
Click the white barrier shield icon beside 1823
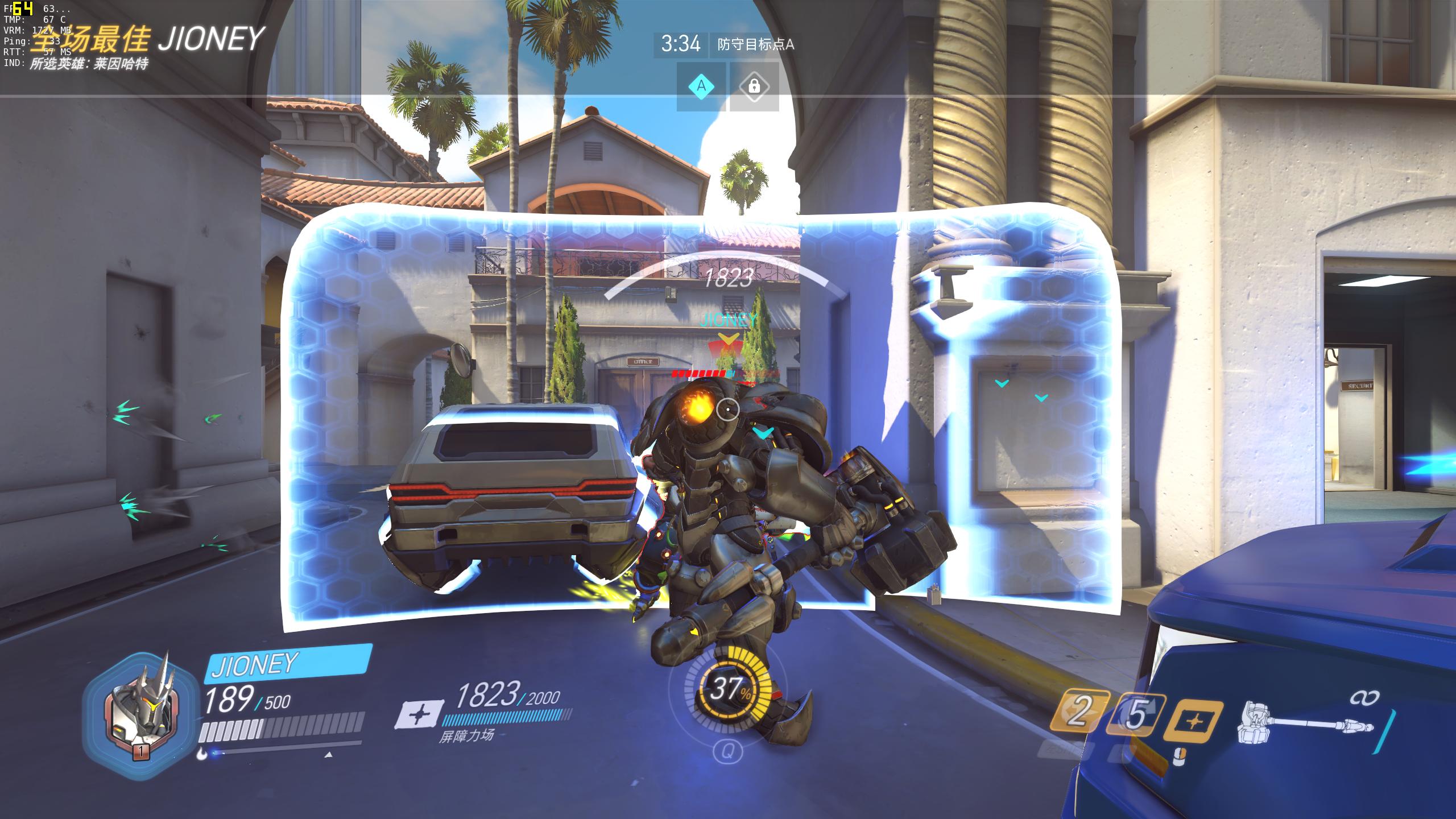click(420, 714)
